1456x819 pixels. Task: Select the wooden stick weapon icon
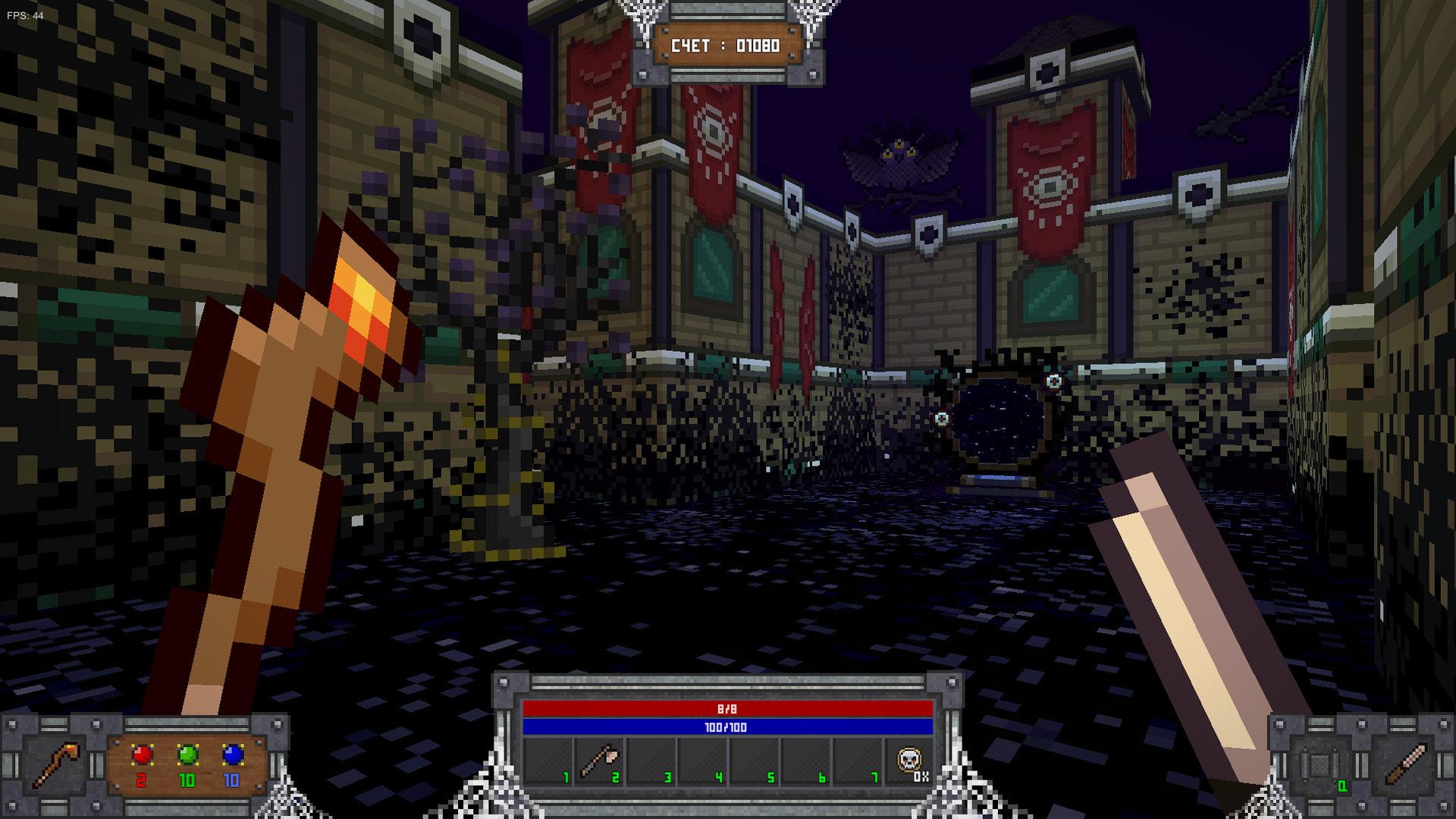[x=1405, y=764]
